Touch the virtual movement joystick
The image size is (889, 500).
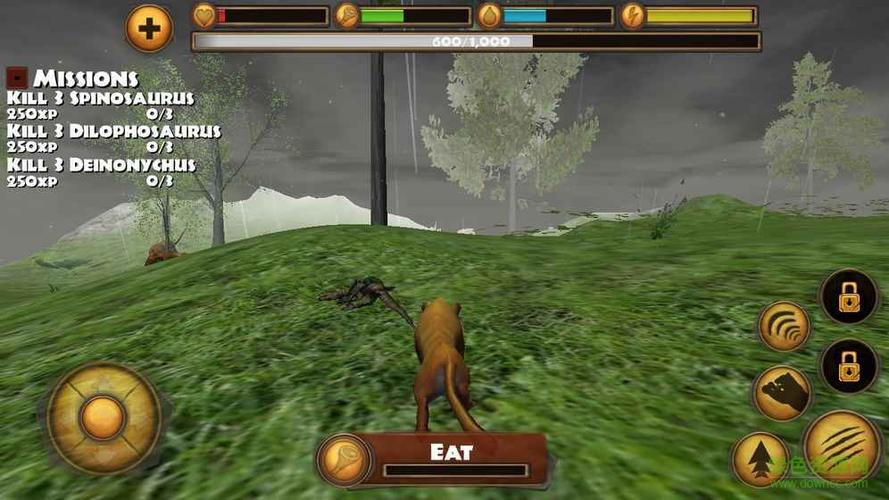103,417
